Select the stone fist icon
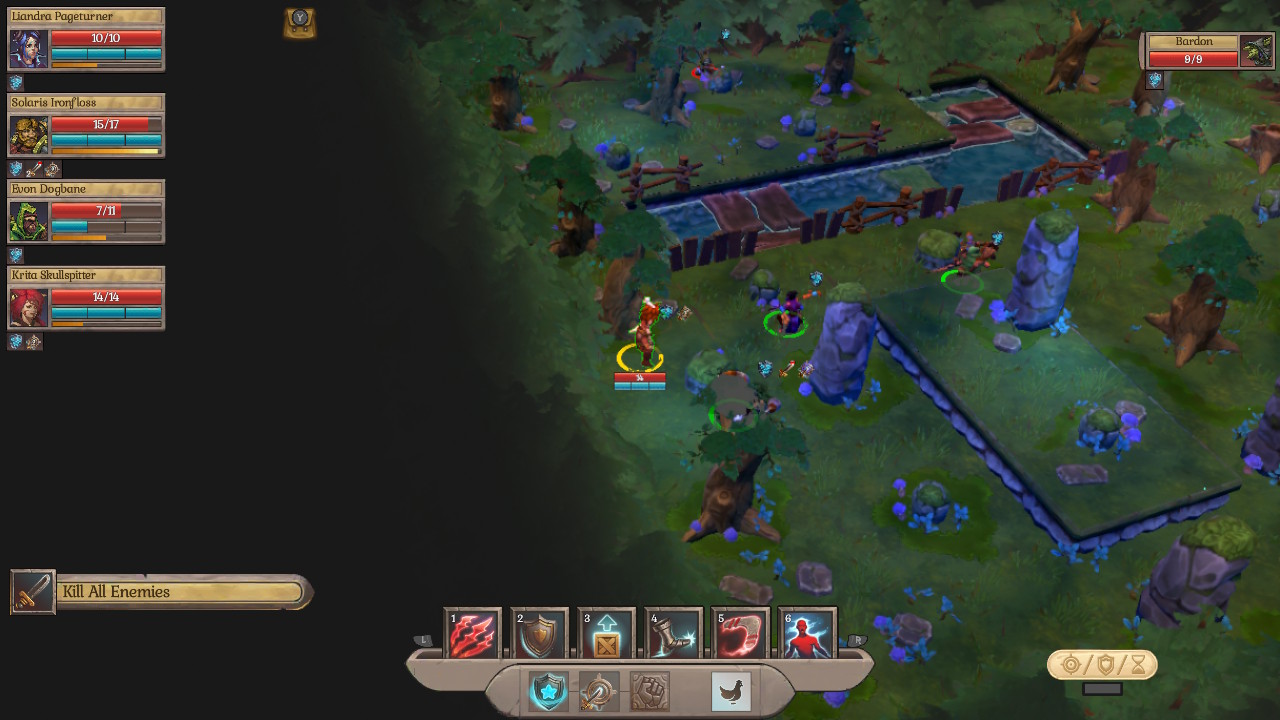Image resolution: width=1280 pixels, height=720 pixels. [650, 691]
